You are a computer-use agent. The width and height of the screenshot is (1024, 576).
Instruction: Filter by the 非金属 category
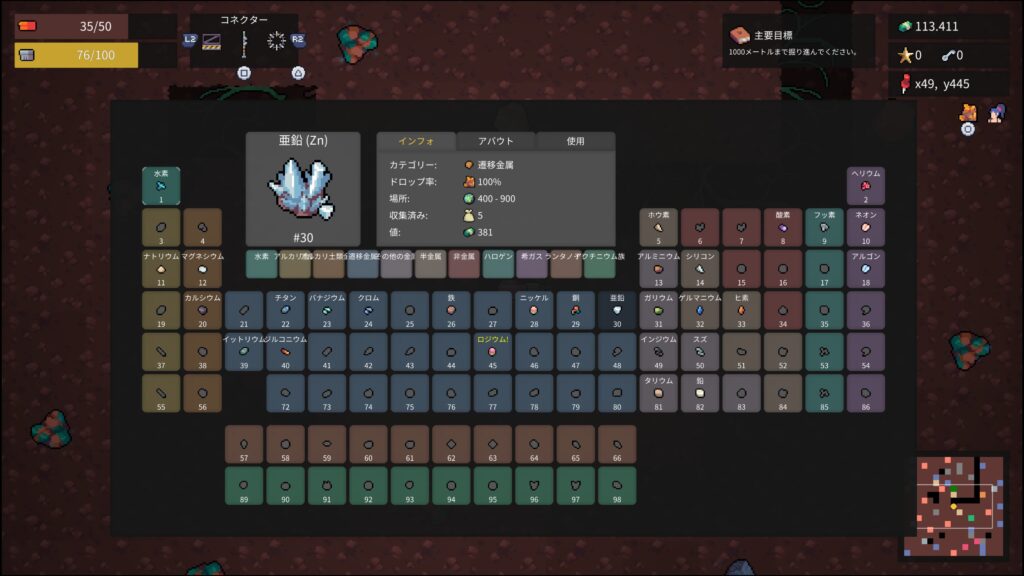464,264
